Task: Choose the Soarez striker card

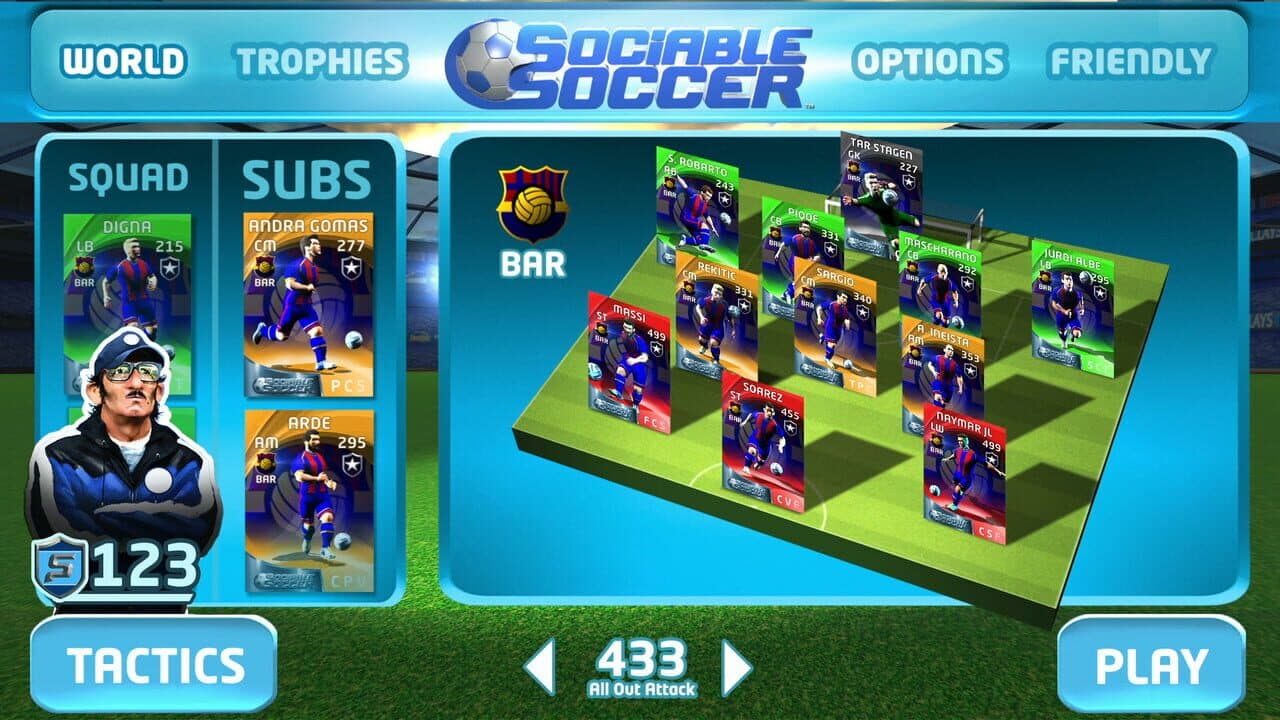Action: (763, 442)
